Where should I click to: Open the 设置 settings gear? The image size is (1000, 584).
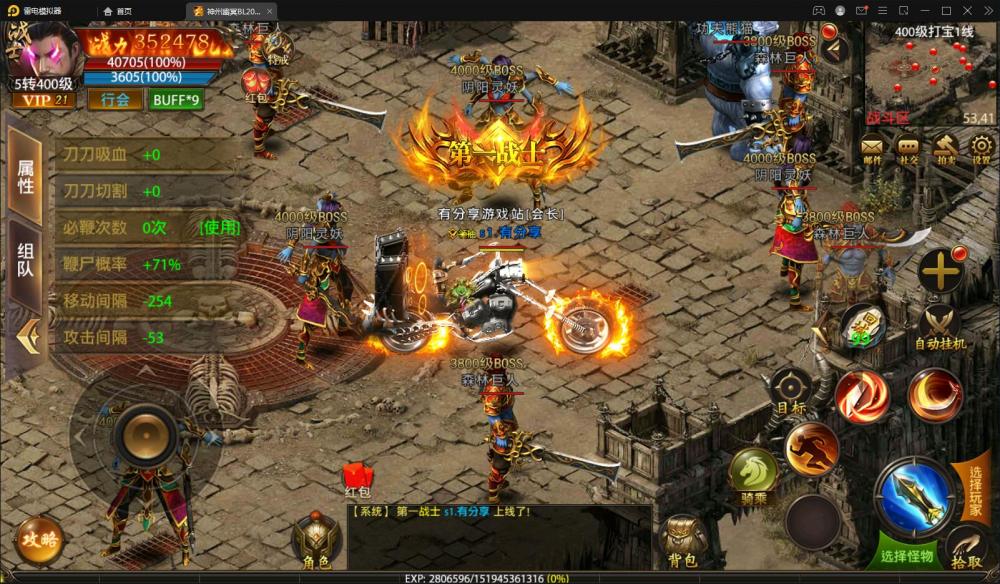[x=980, y=149]
